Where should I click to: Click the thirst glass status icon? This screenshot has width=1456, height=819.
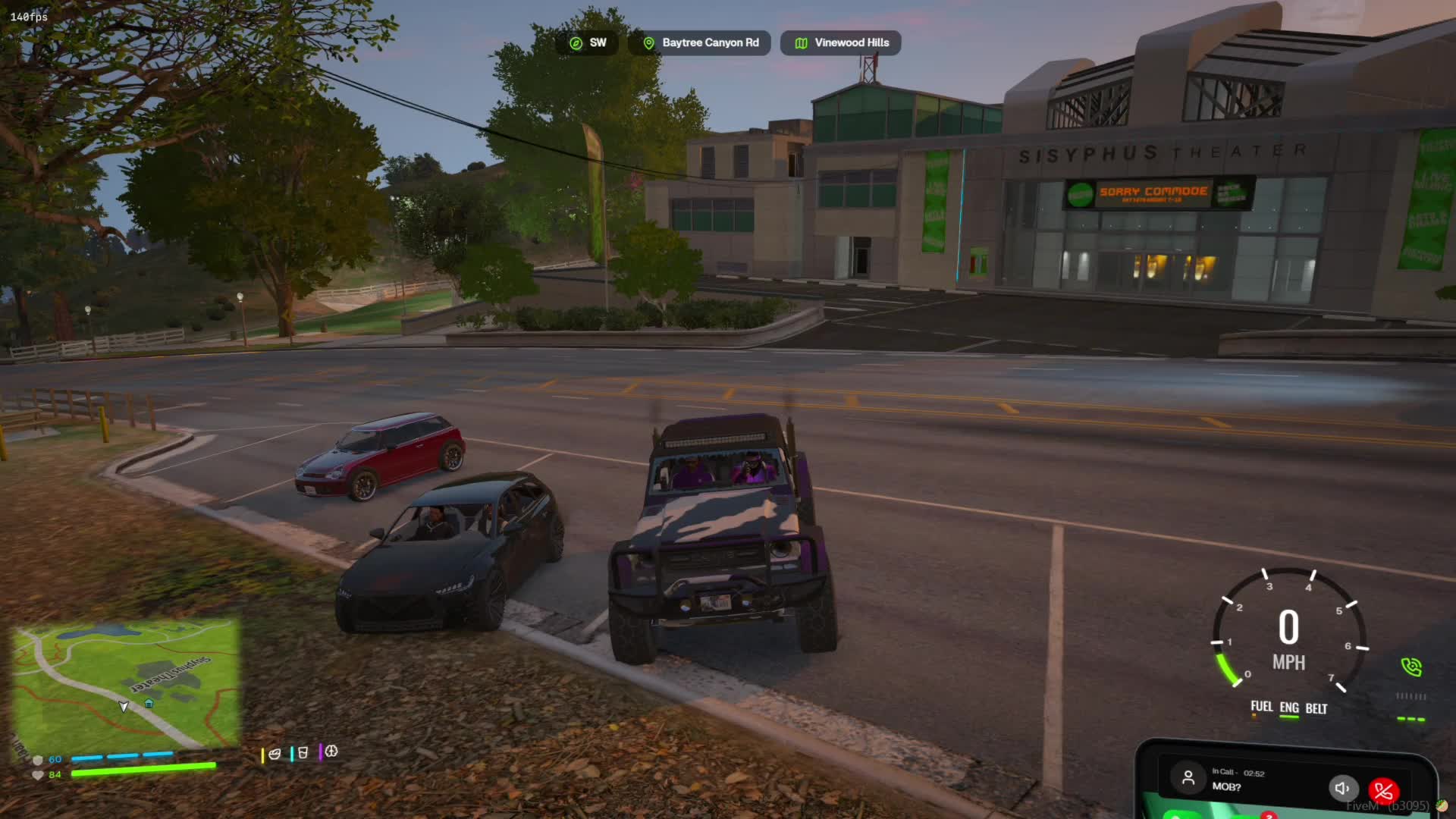[303, 753]
